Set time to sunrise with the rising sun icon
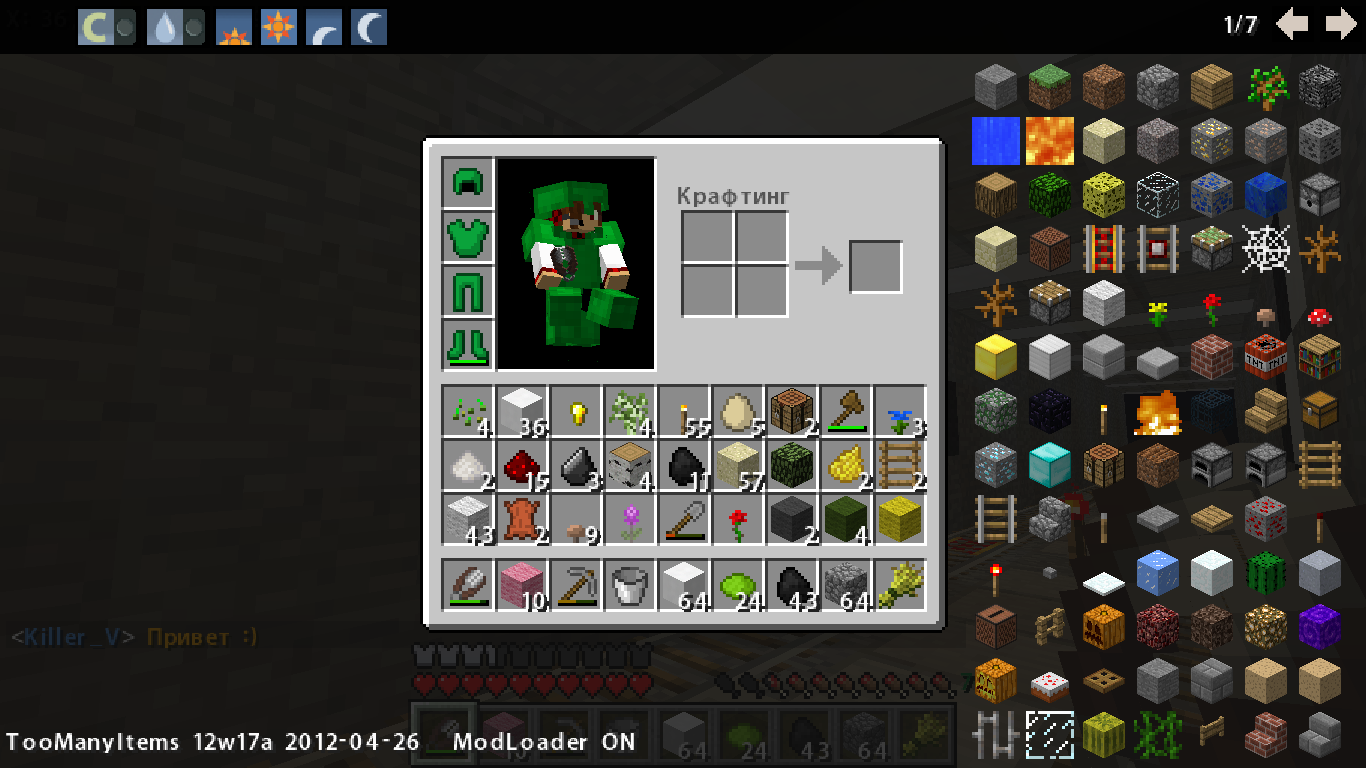This screenshot has width=1366, height=768. [x=234, y=26]
